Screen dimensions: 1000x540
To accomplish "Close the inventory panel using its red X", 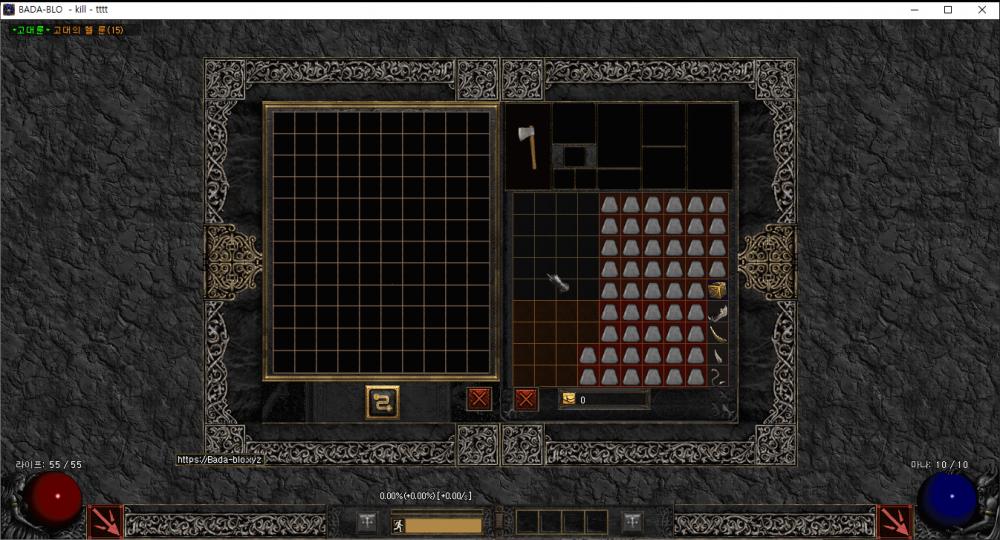I will (x=526, y=399).
